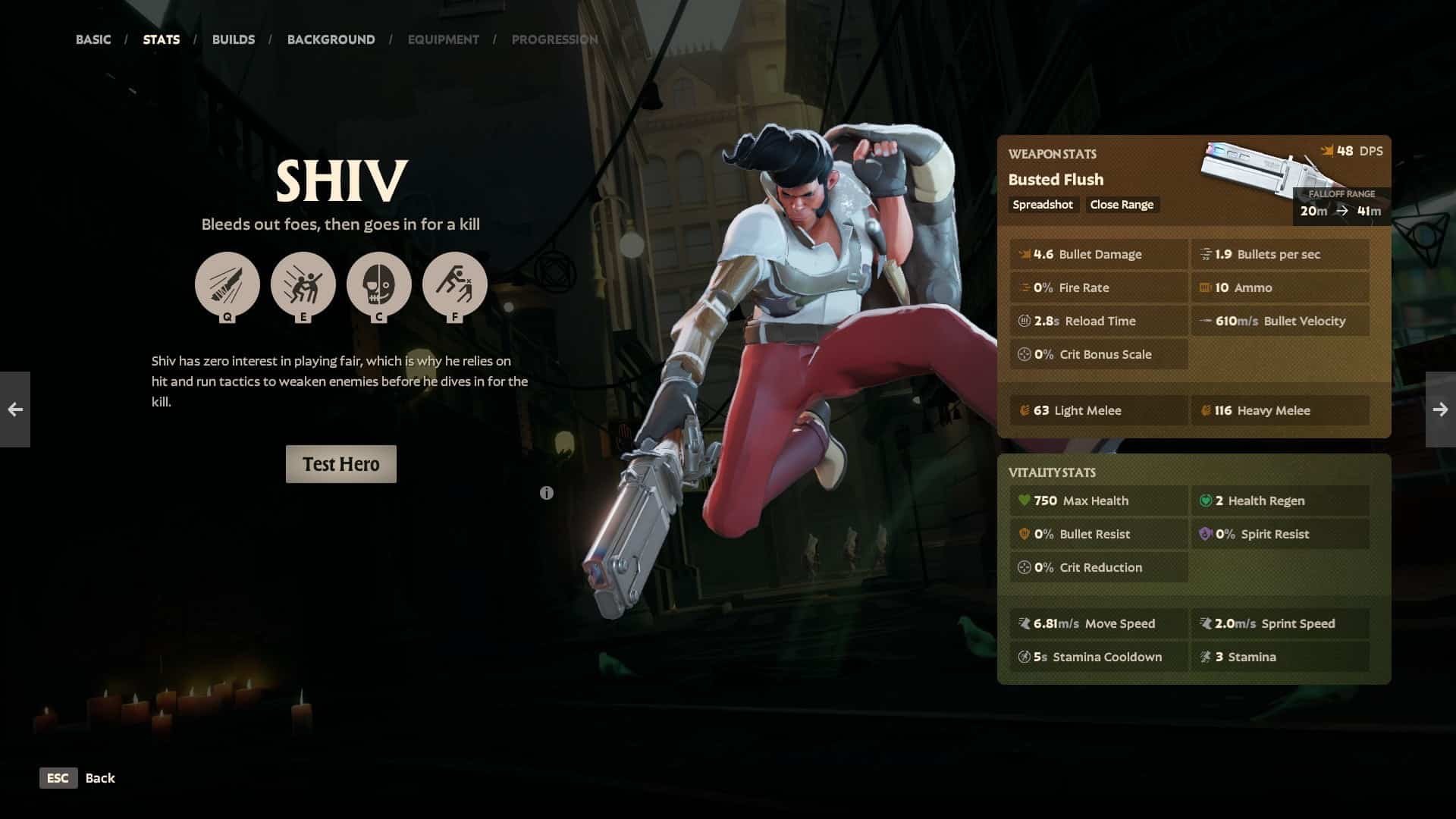Switch to the Basic tab

93,39
